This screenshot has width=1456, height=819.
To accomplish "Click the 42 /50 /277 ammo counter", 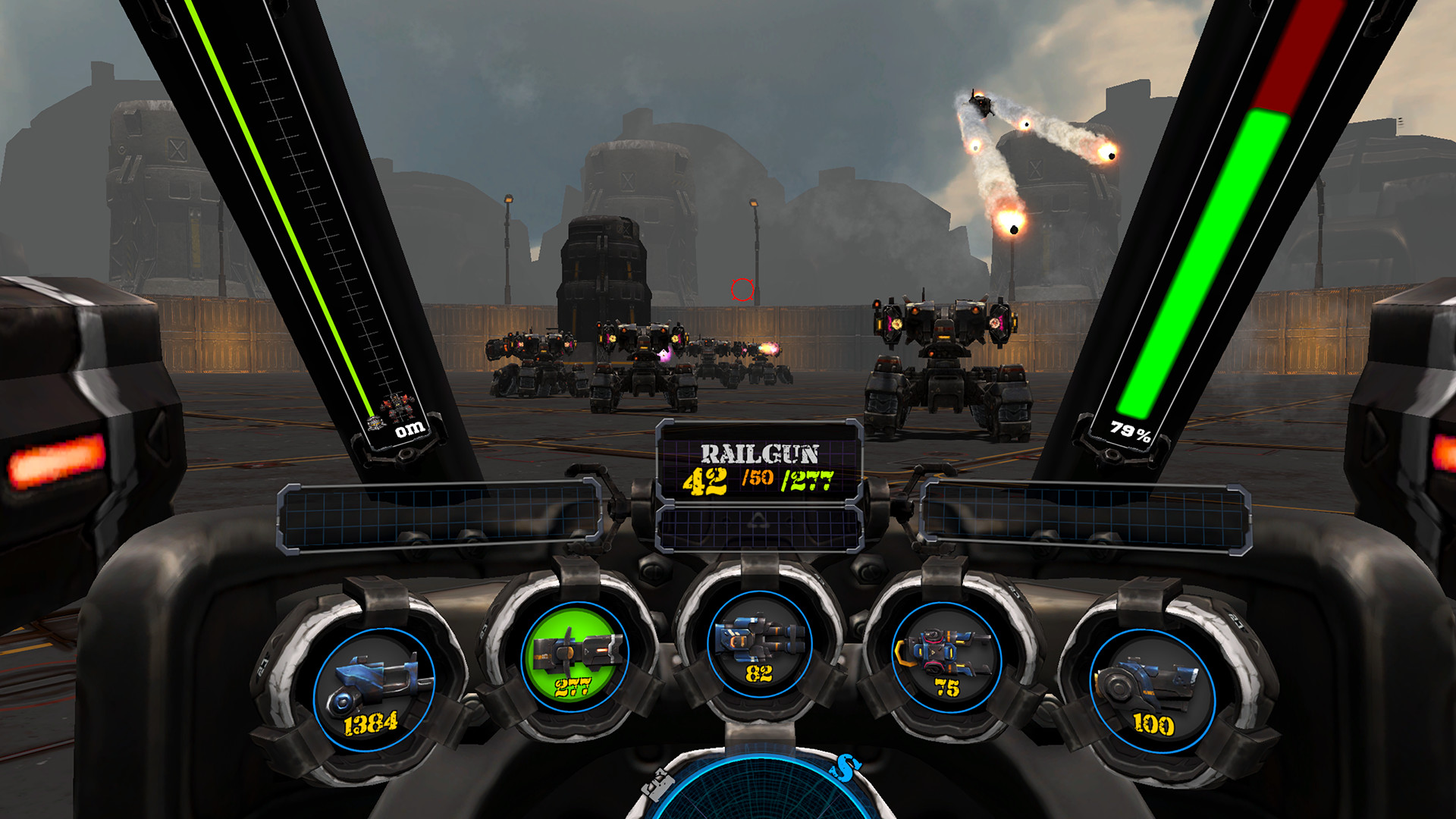I will tap(758, 481).
